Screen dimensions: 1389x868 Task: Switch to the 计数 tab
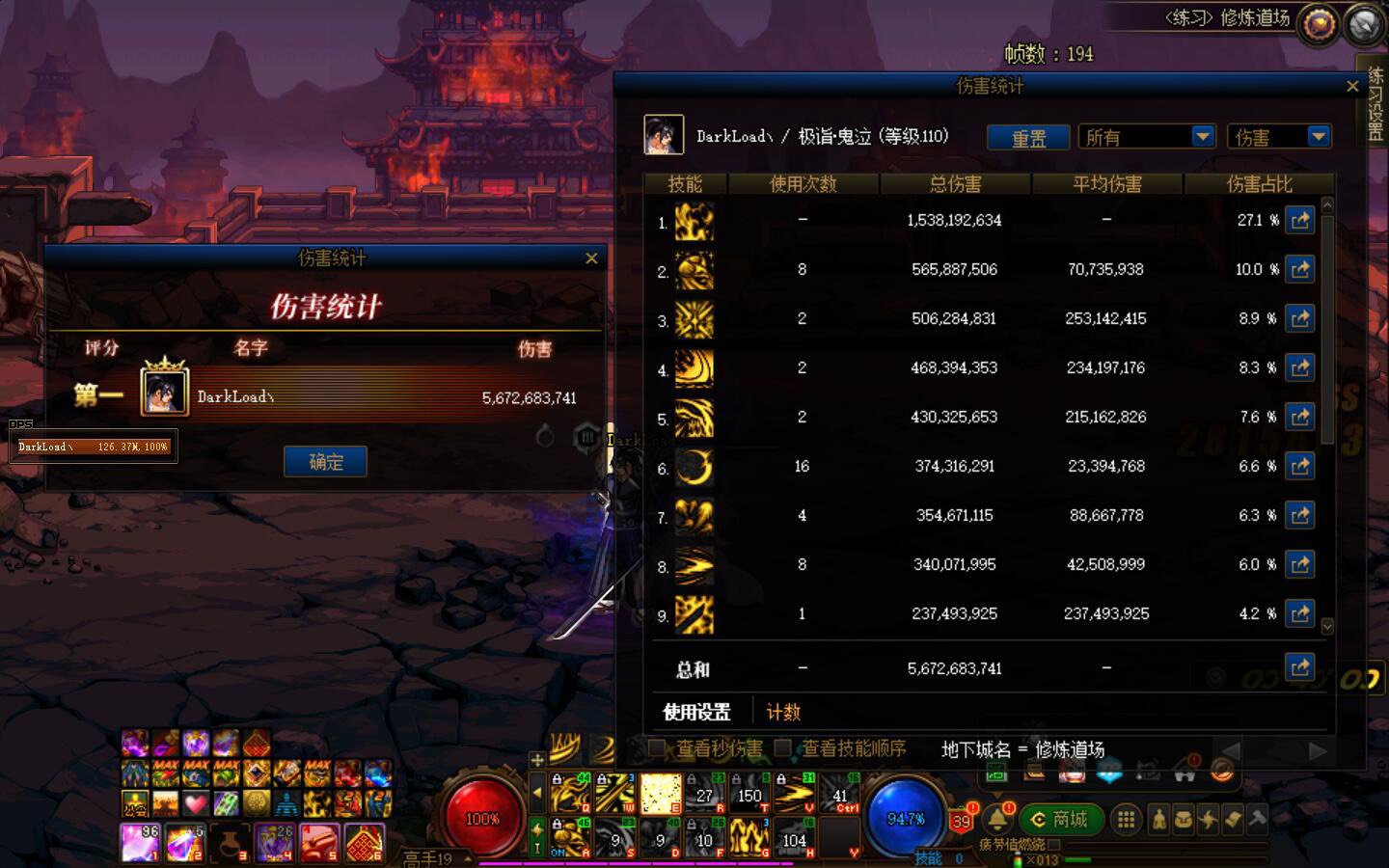[783, 712]
